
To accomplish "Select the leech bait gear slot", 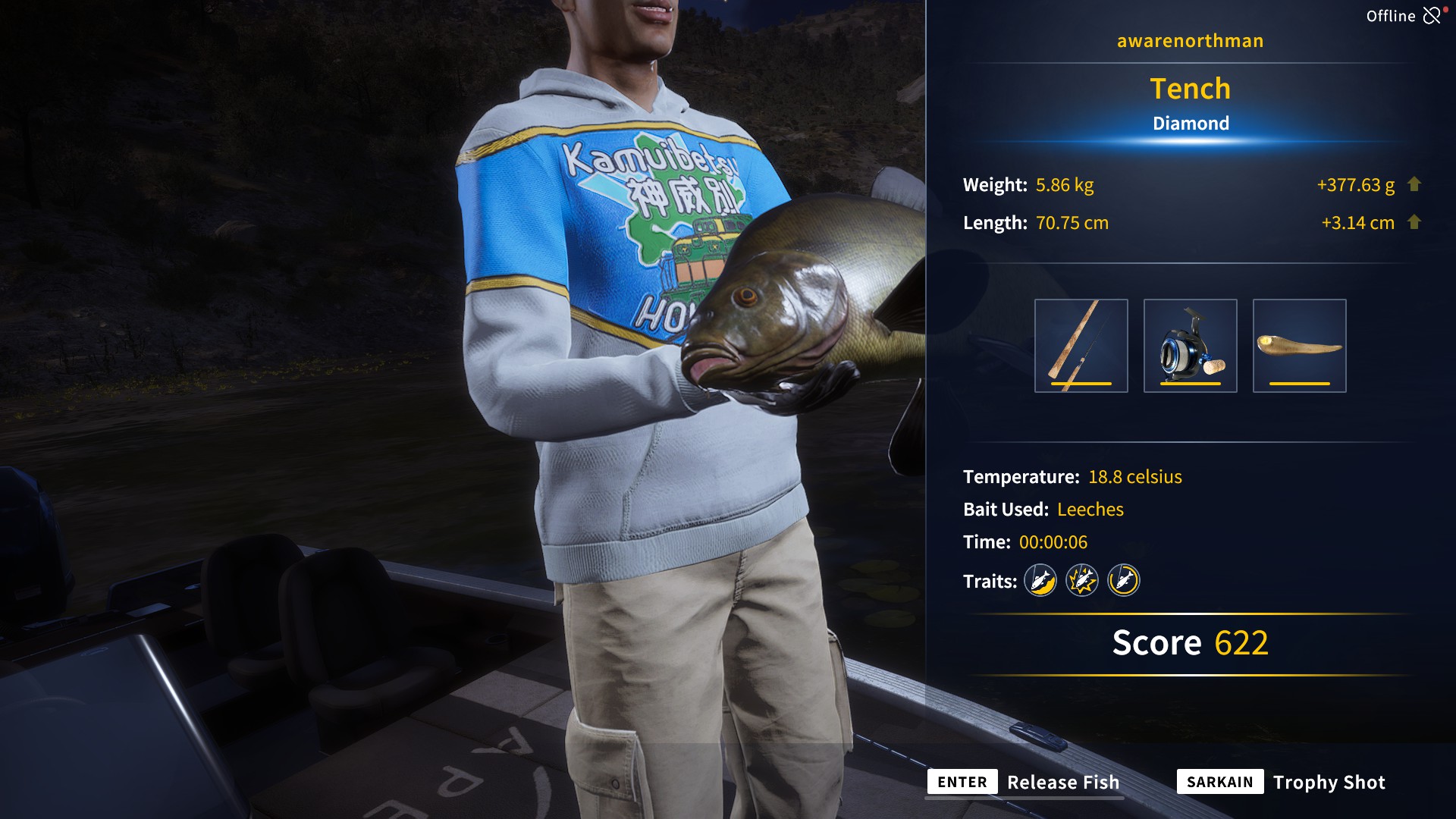I will 1299,346.
